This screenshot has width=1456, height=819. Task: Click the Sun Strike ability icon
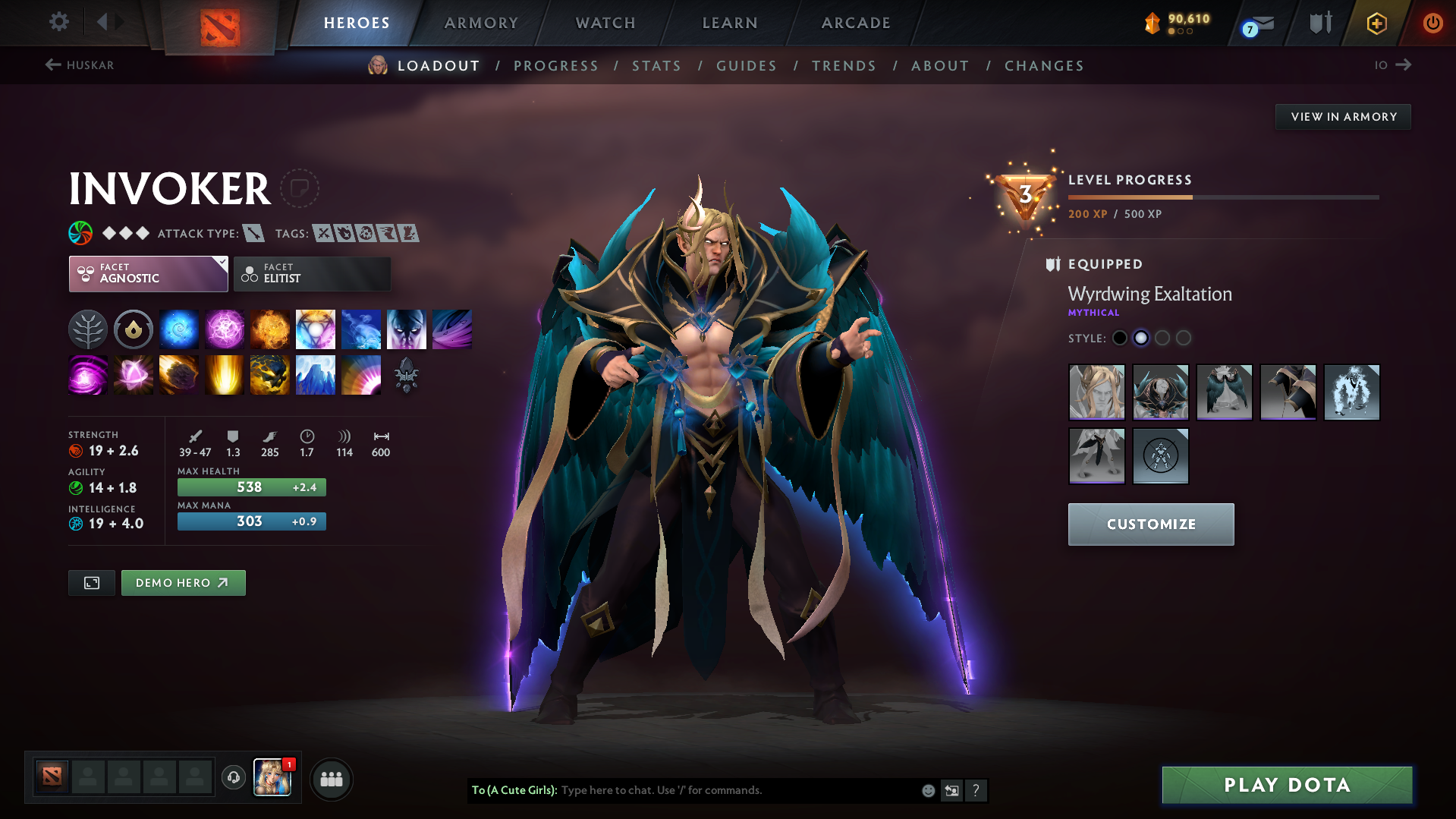coord(225,375)
